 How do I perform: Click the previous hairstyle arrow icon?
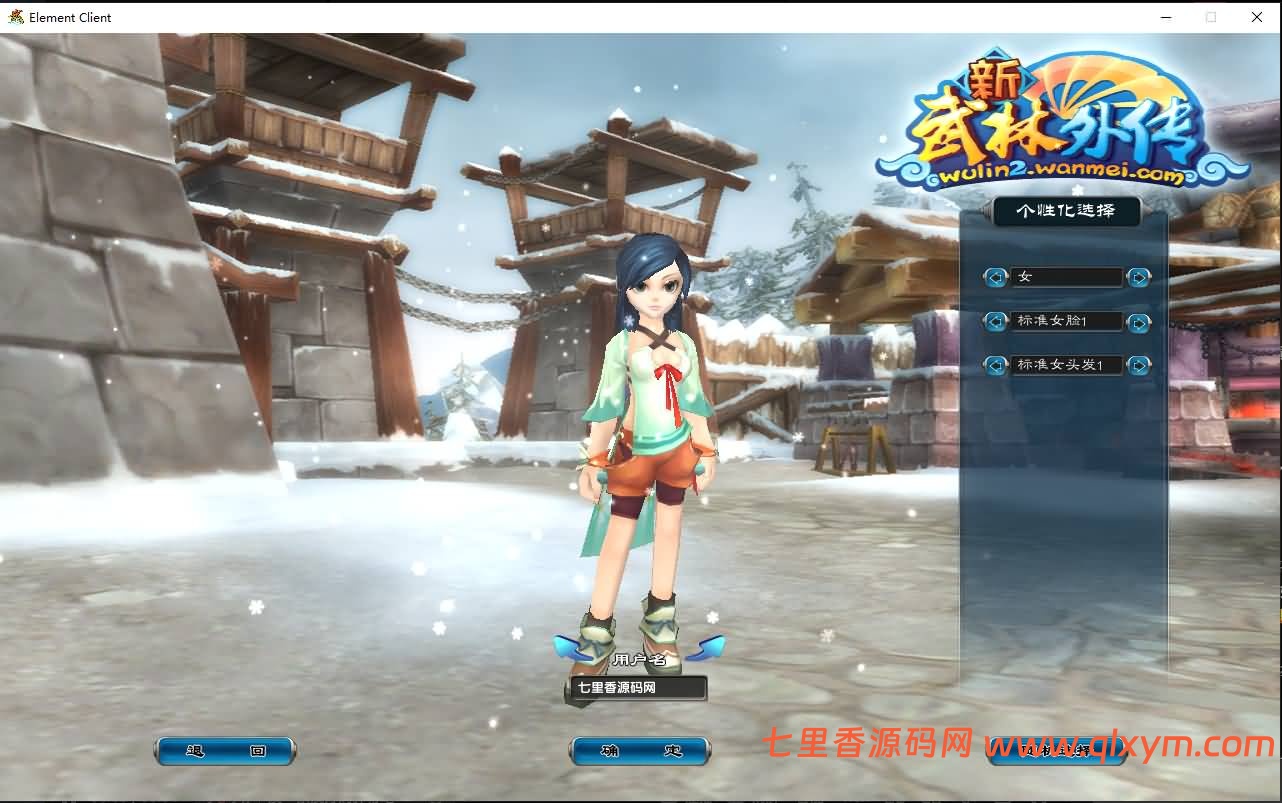click(994, 365)
